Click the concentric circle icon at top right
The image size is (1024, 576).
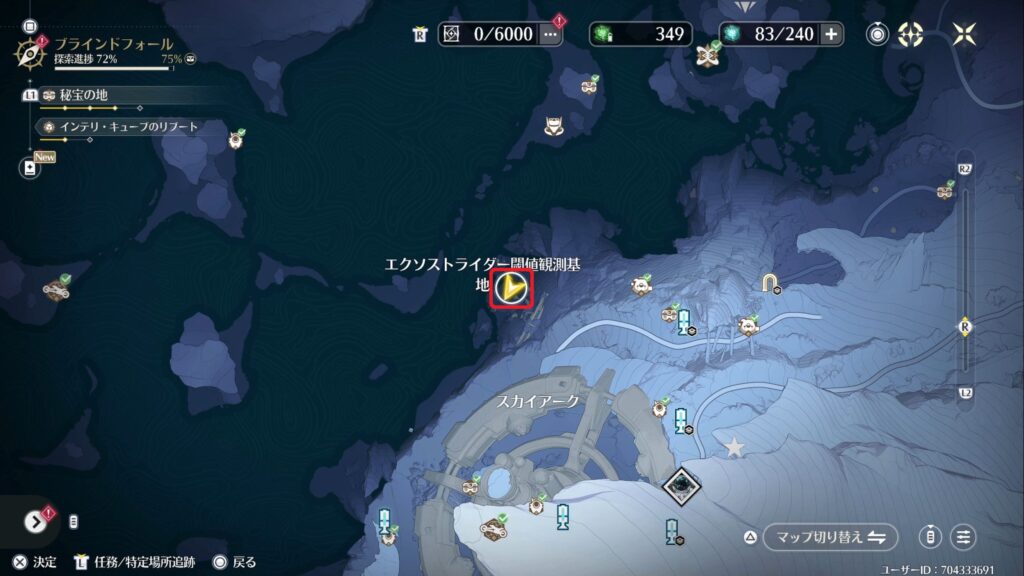(x=877, y=34)
